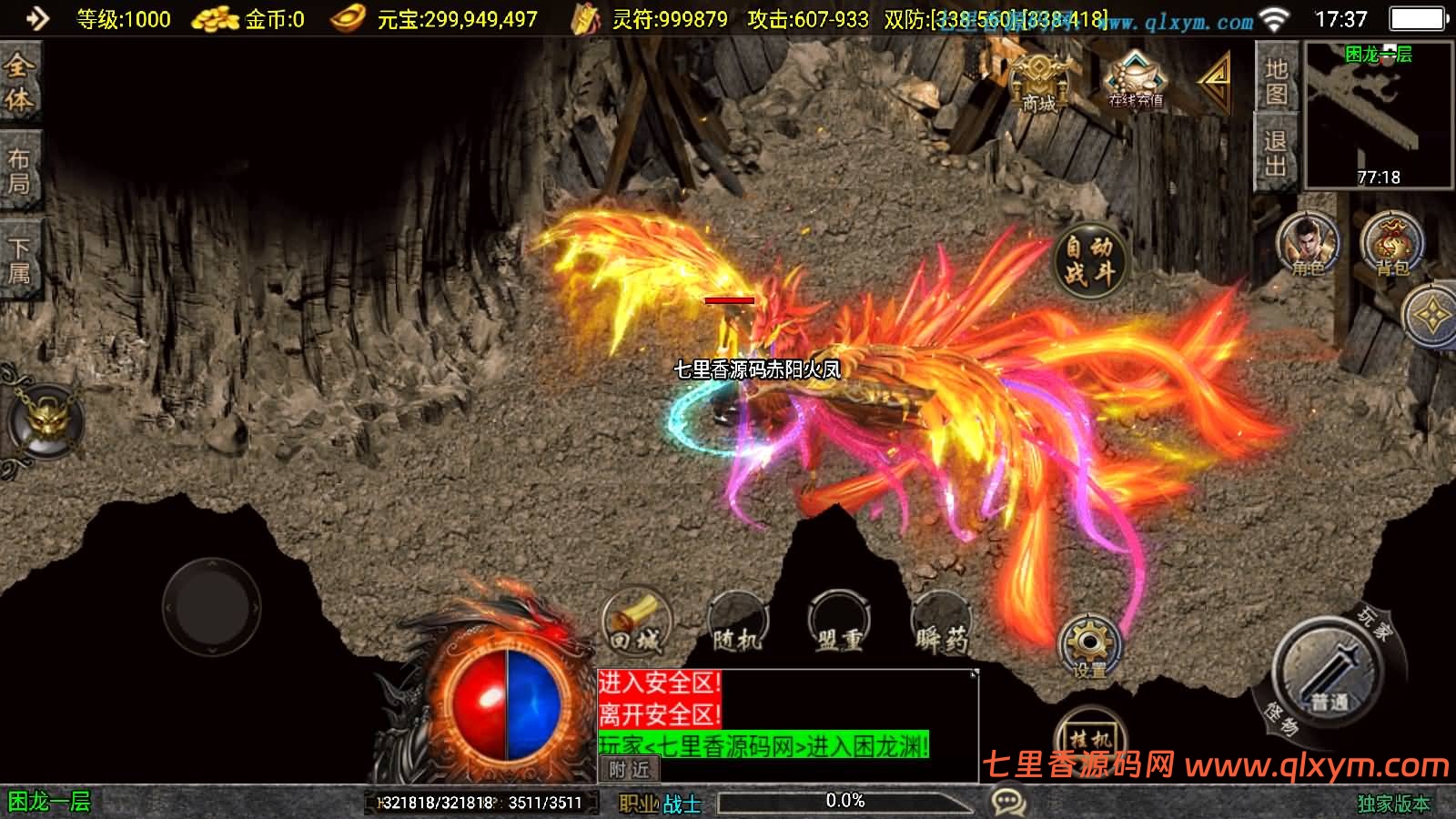Use the 瞬药 instant potion

pyautogui.click(x=941, y=625)
